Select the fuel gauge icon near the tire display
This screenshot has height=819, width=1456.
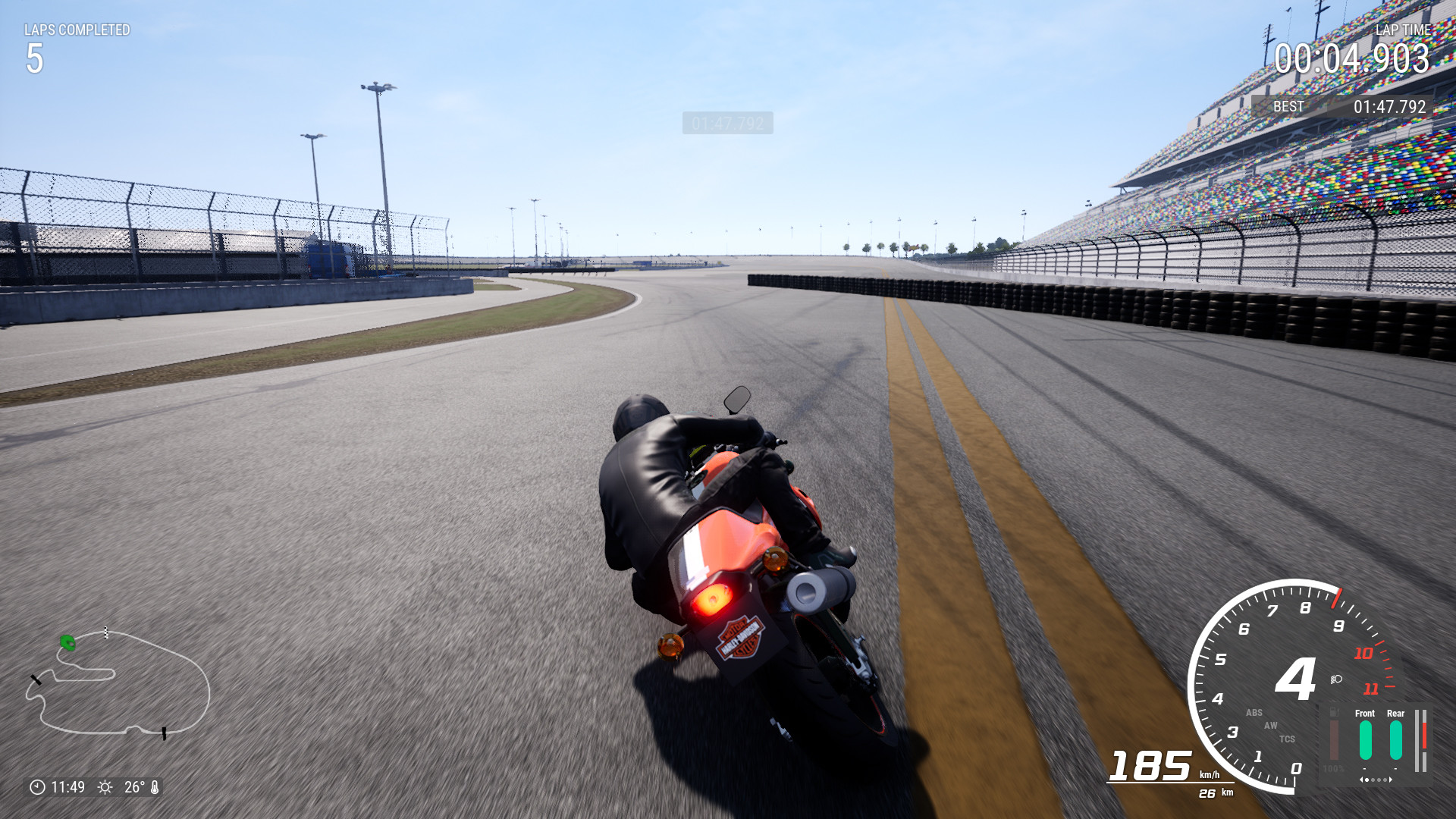(1333, 711)
